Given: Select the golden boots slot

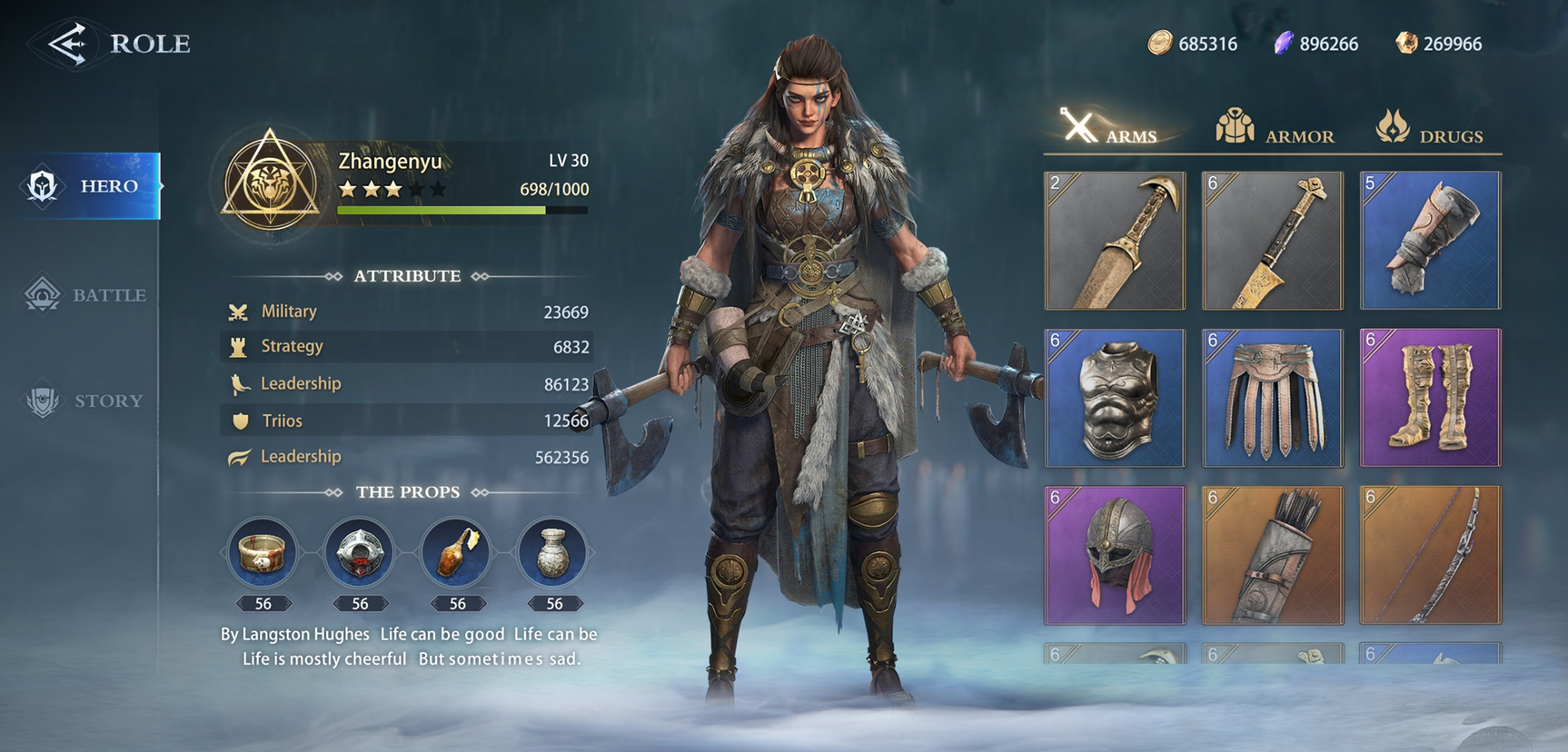Looking at the screenshot, I should pos(1430,398).
